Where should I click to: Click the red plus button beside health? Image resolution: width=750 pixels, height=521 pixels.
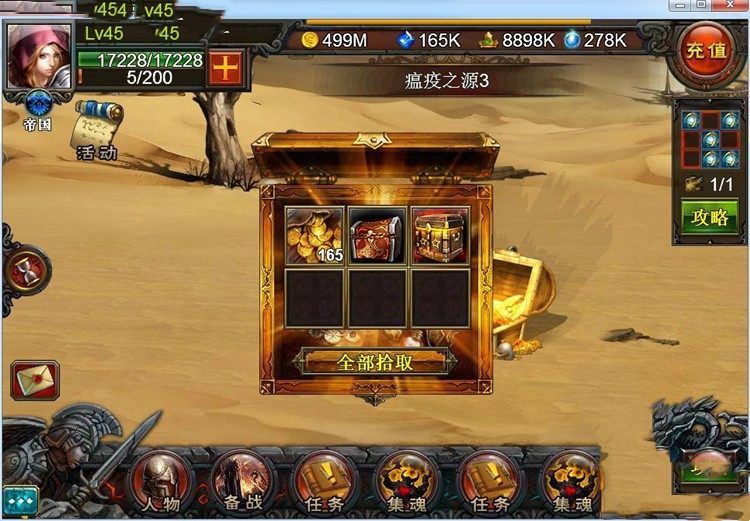pos(225,69)
